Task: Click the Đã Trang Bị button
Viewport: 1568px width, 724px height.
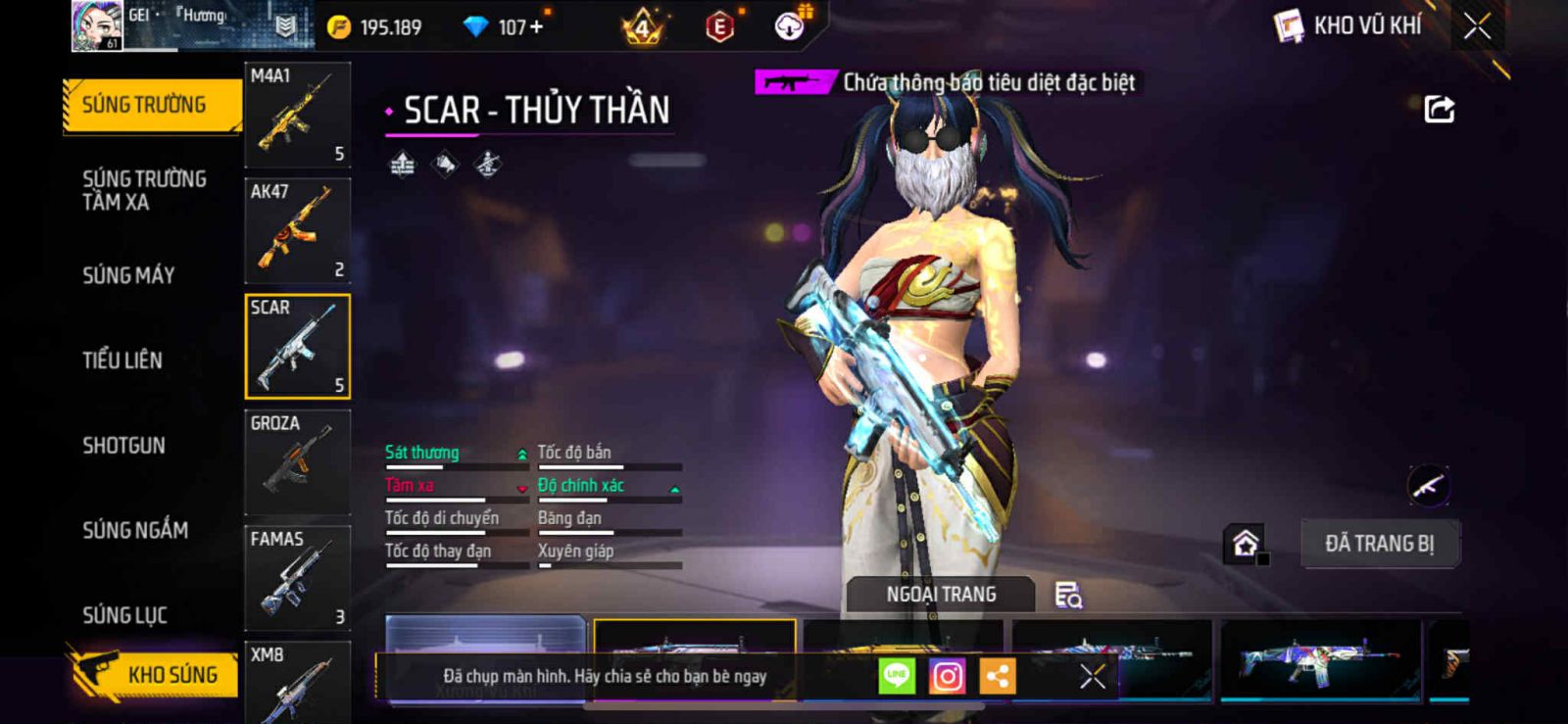Action: pos(1379,544)
